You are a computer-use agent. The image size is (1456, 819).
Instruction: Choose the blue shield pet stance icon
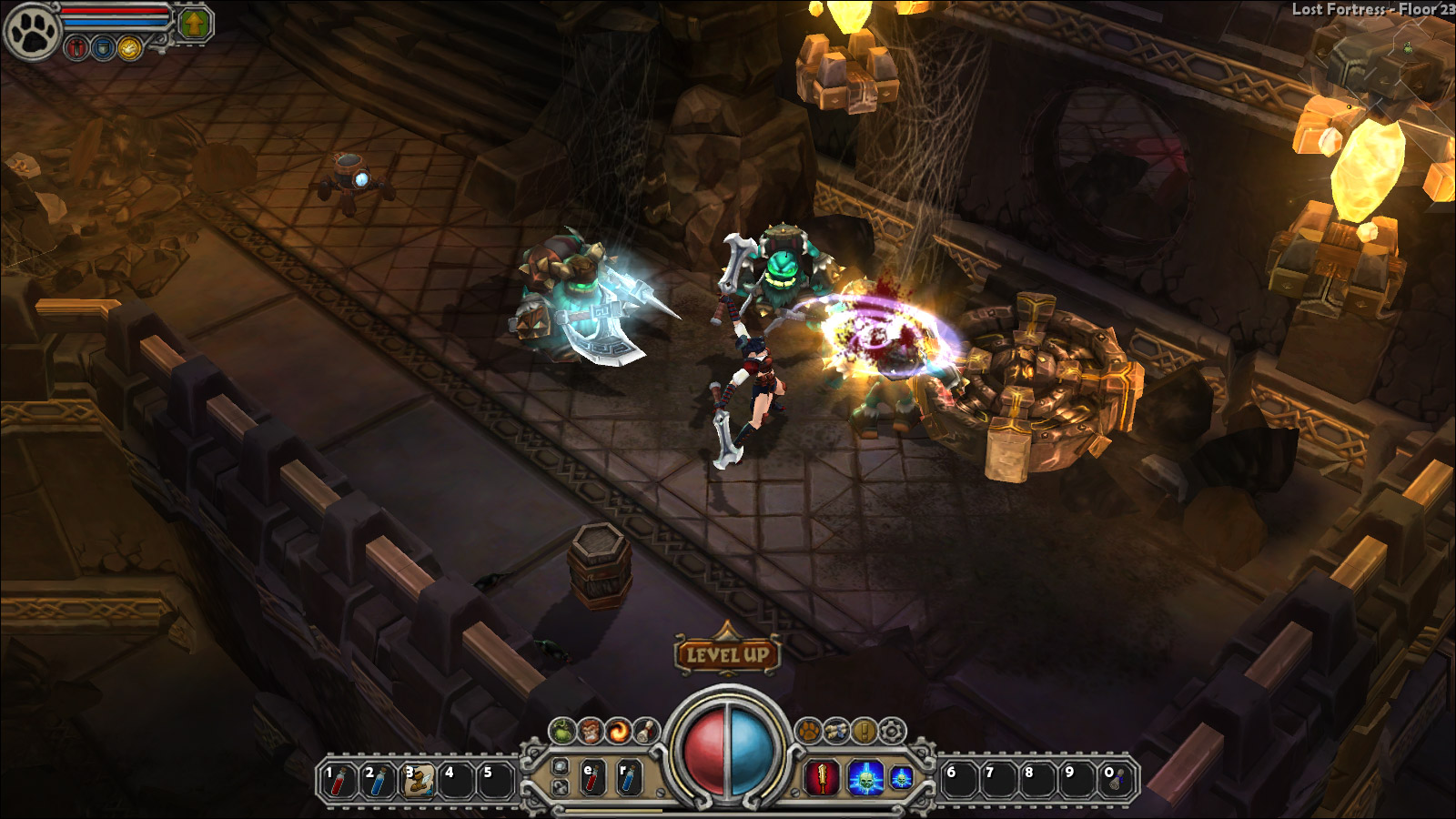point(104,48)
